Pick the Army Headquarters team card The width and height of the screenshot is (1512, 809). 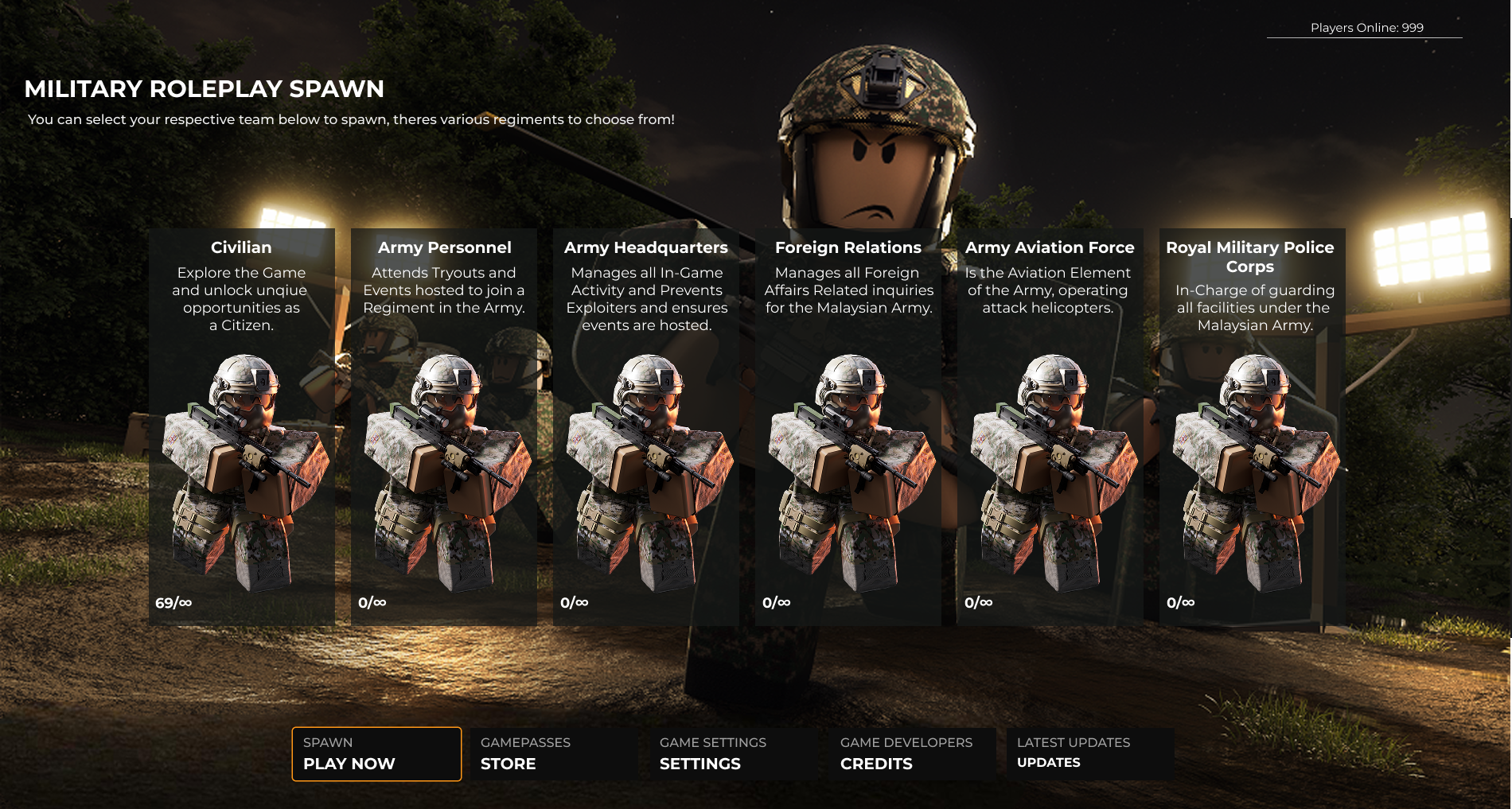[x=646, y=426]
